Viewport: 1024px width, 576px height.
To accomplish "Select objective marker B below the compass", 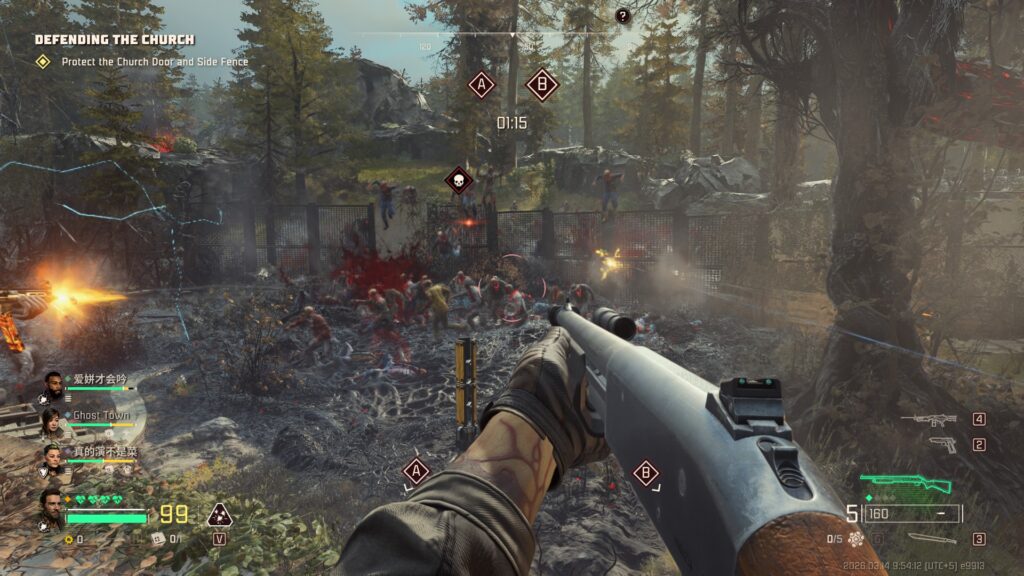I will pos(541,85).
